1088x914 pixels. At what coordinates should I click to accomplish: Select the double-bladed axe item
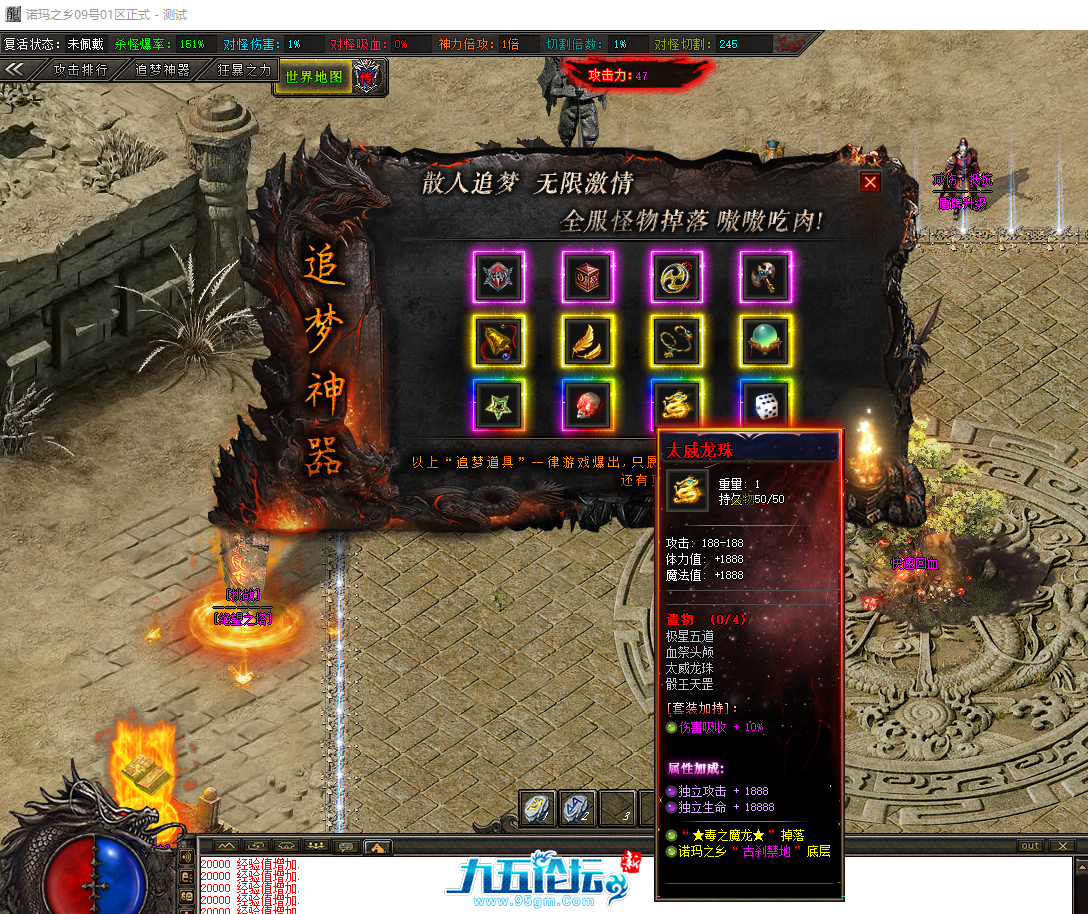tap(766, 277)
